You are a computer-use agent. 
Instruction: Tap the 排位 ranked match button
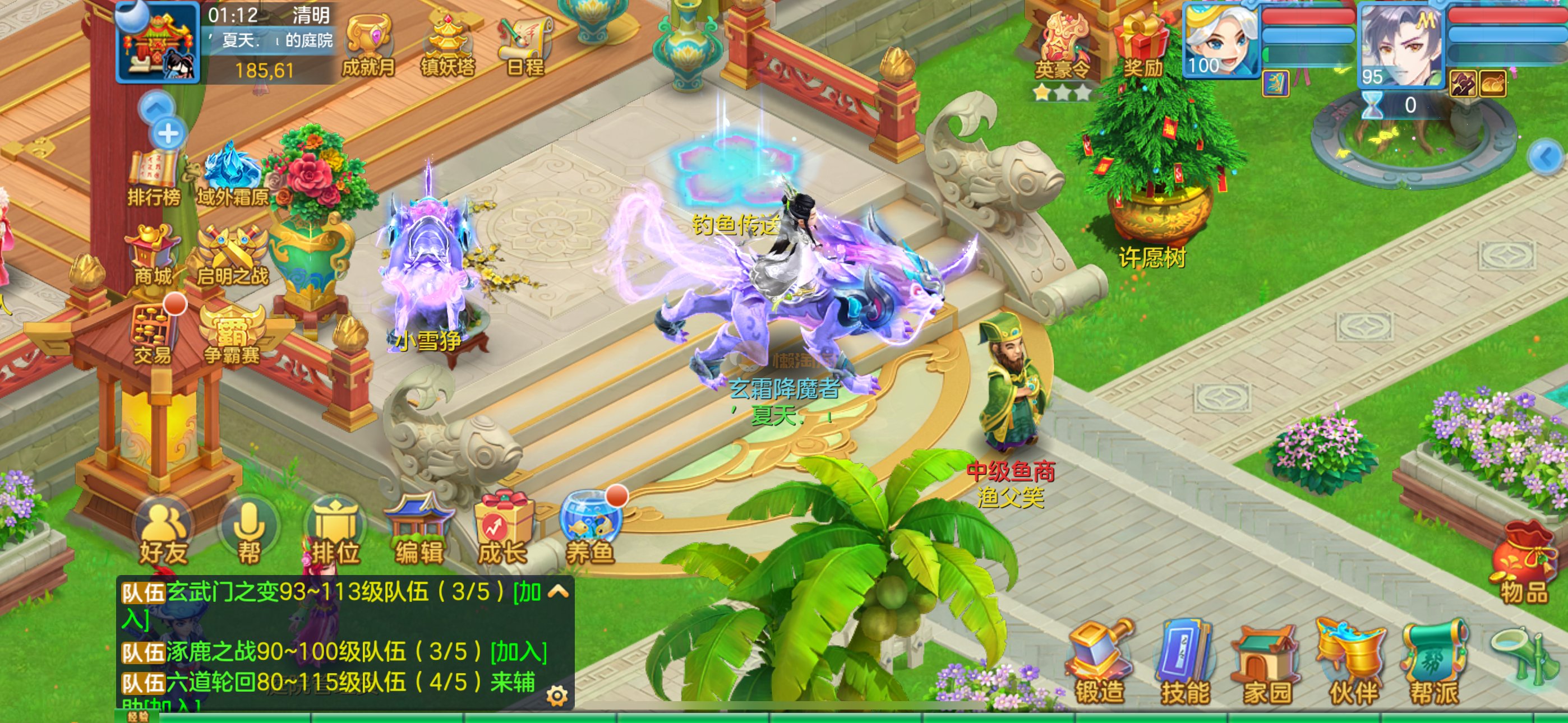(335, 533)
